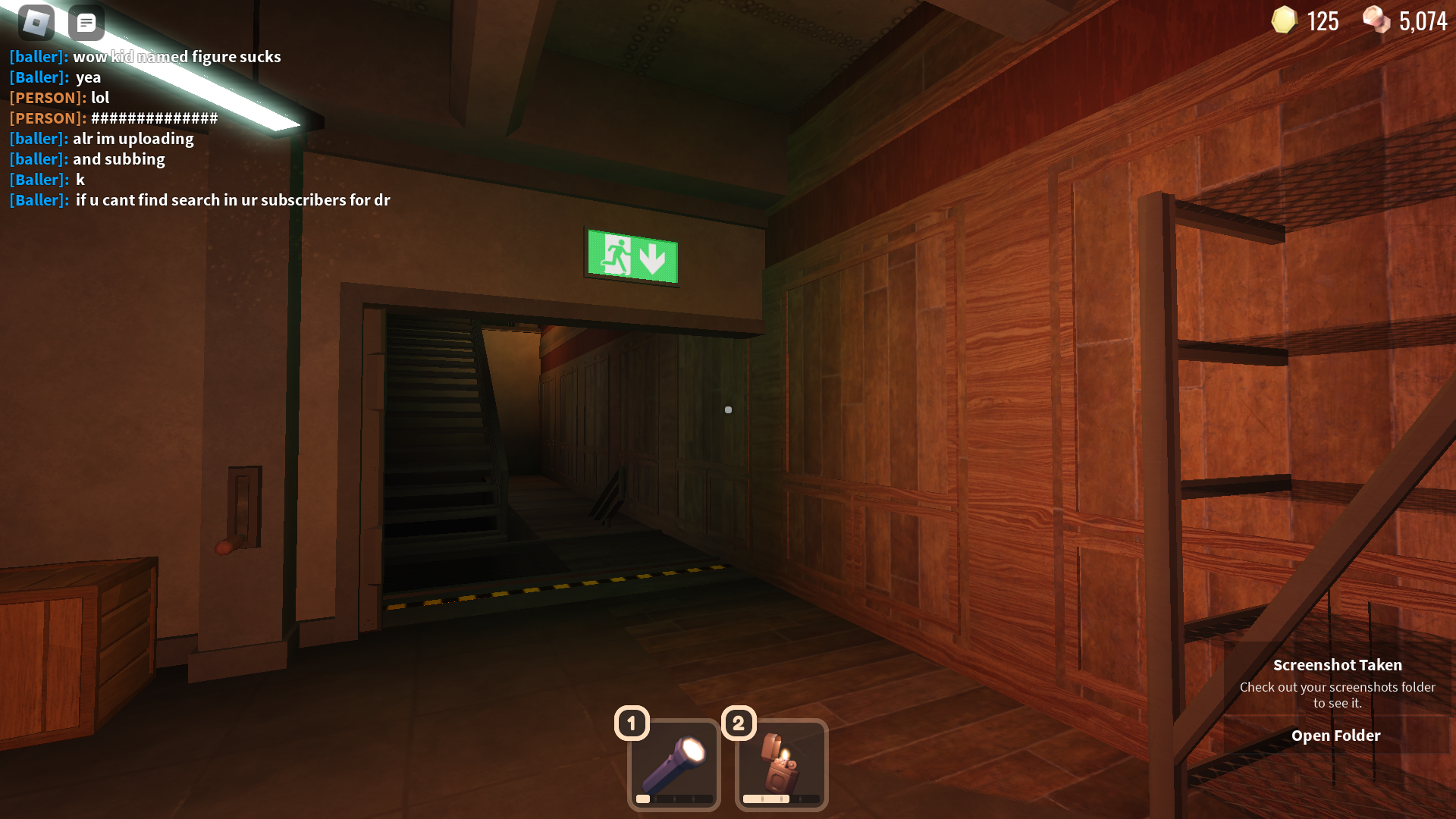Click the flashlight battery level bar
This screenshot has height=819, width=1456.
(x=673, y=799)
